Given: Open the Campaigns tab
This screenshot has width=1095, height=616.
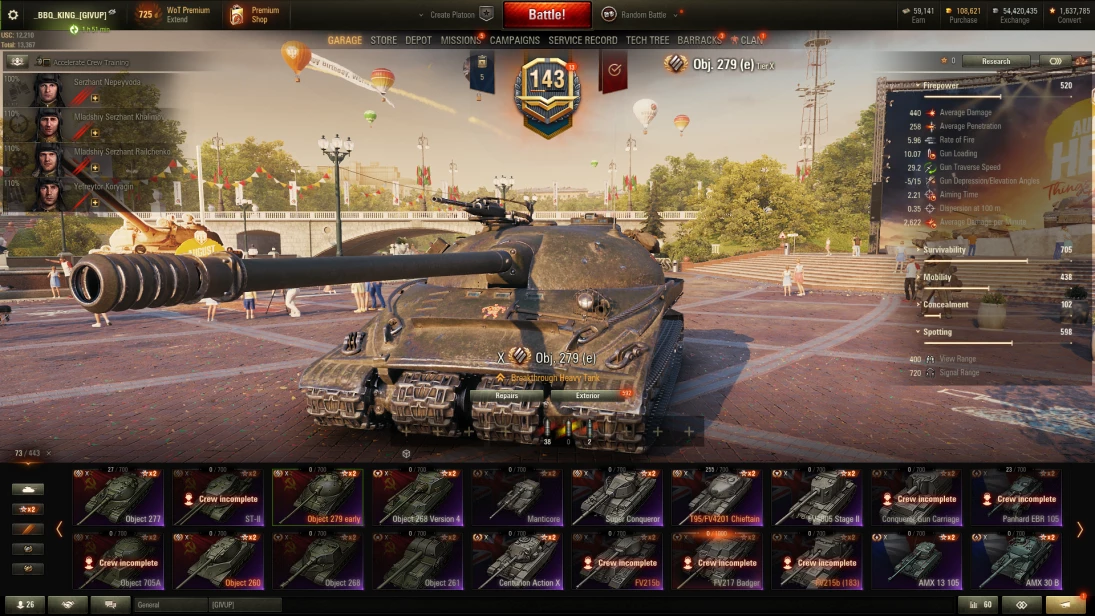Looking at the screenshot, I should (514, 41).
